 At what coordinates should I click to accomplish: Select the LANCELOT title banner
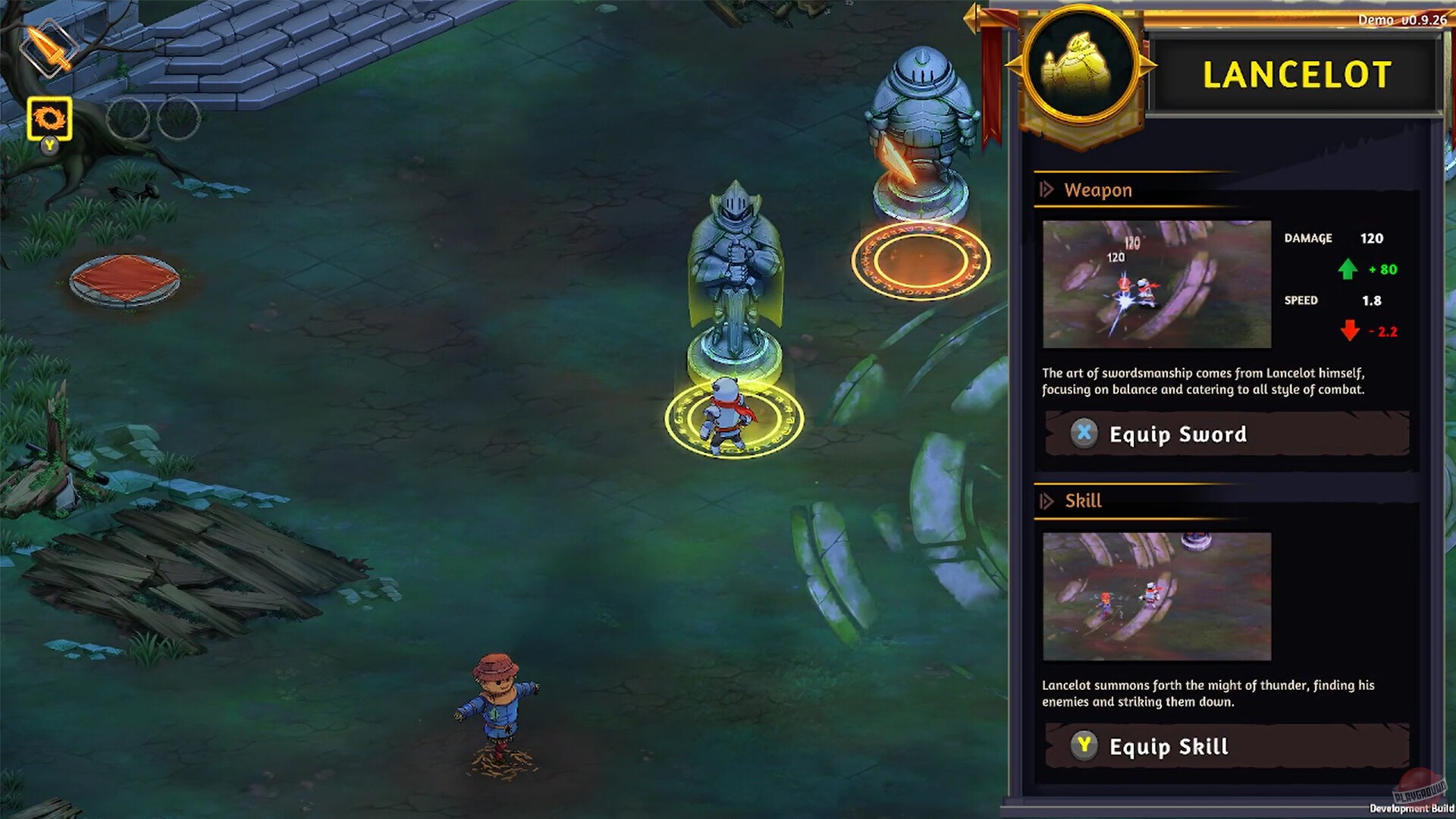1298,75
